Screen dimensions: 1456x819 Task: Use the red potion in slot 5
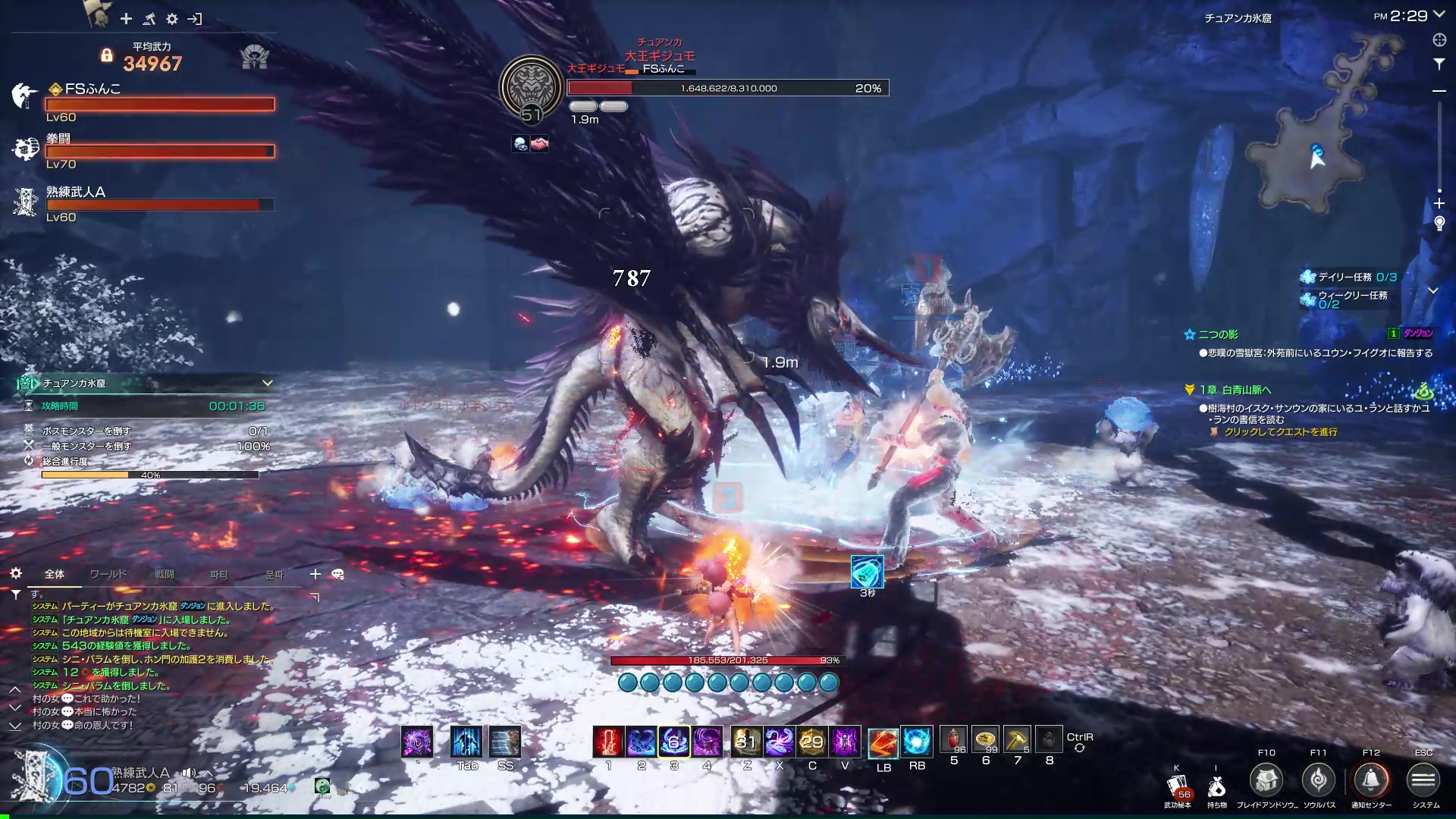tap(953, 739)
